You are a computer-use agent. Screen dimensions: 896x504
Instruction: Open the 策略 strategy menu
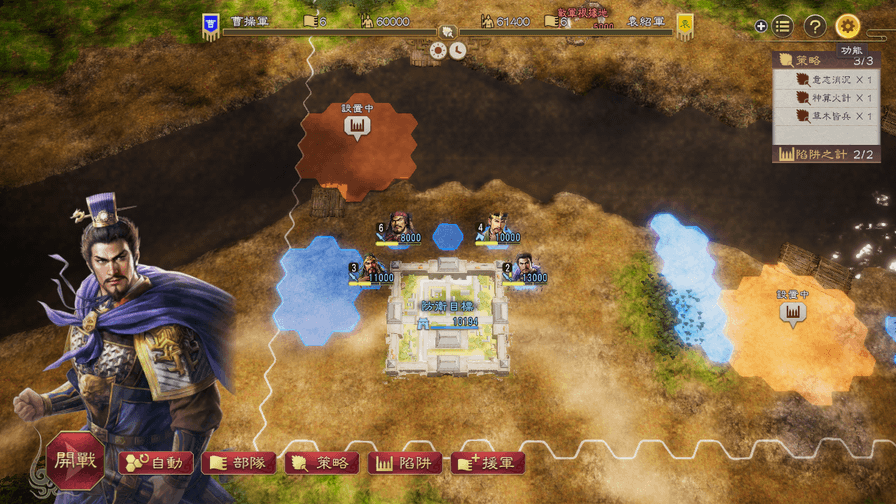322,463
